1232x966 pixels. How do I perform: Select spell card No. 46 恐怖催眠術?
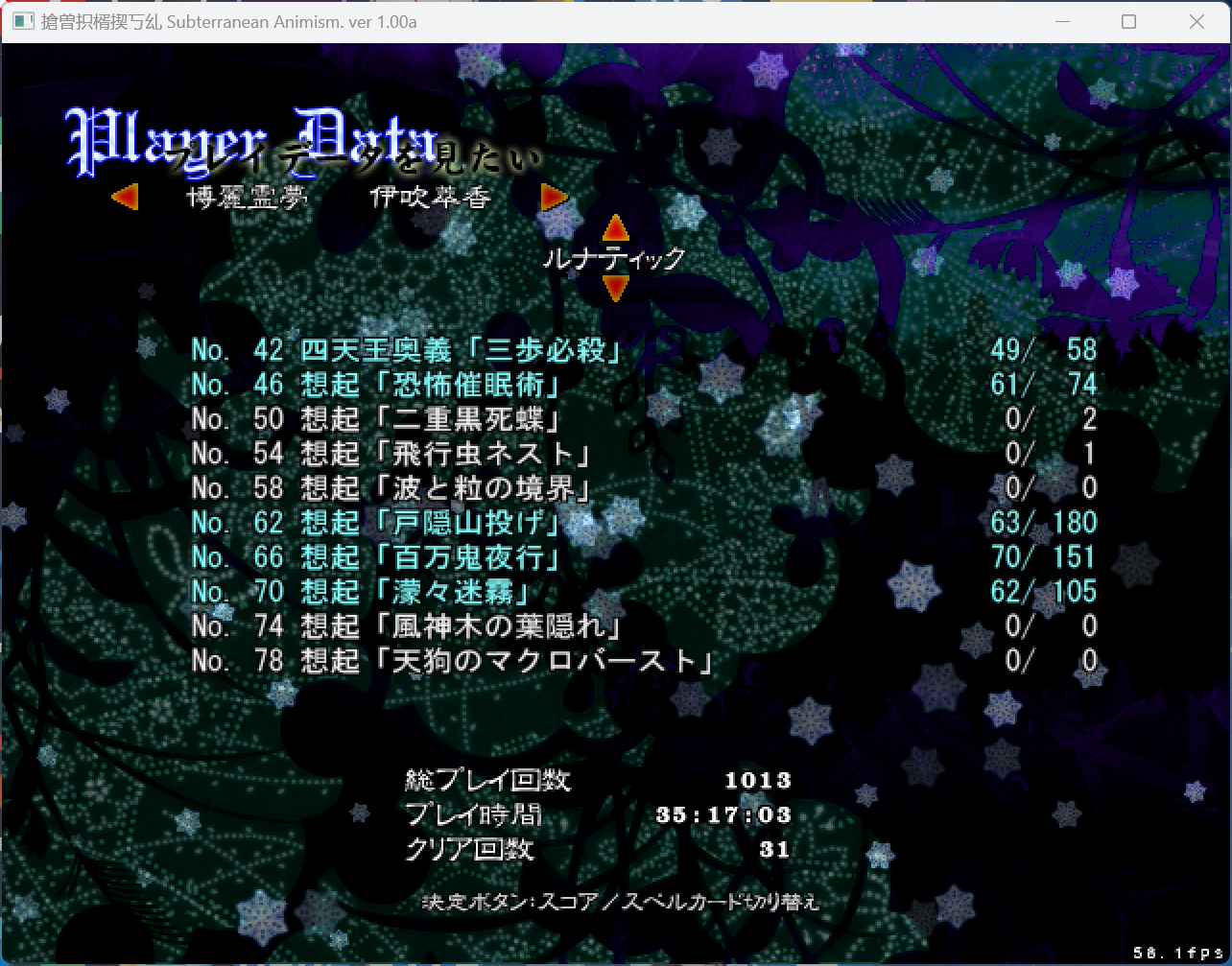(x=375, y=386)
